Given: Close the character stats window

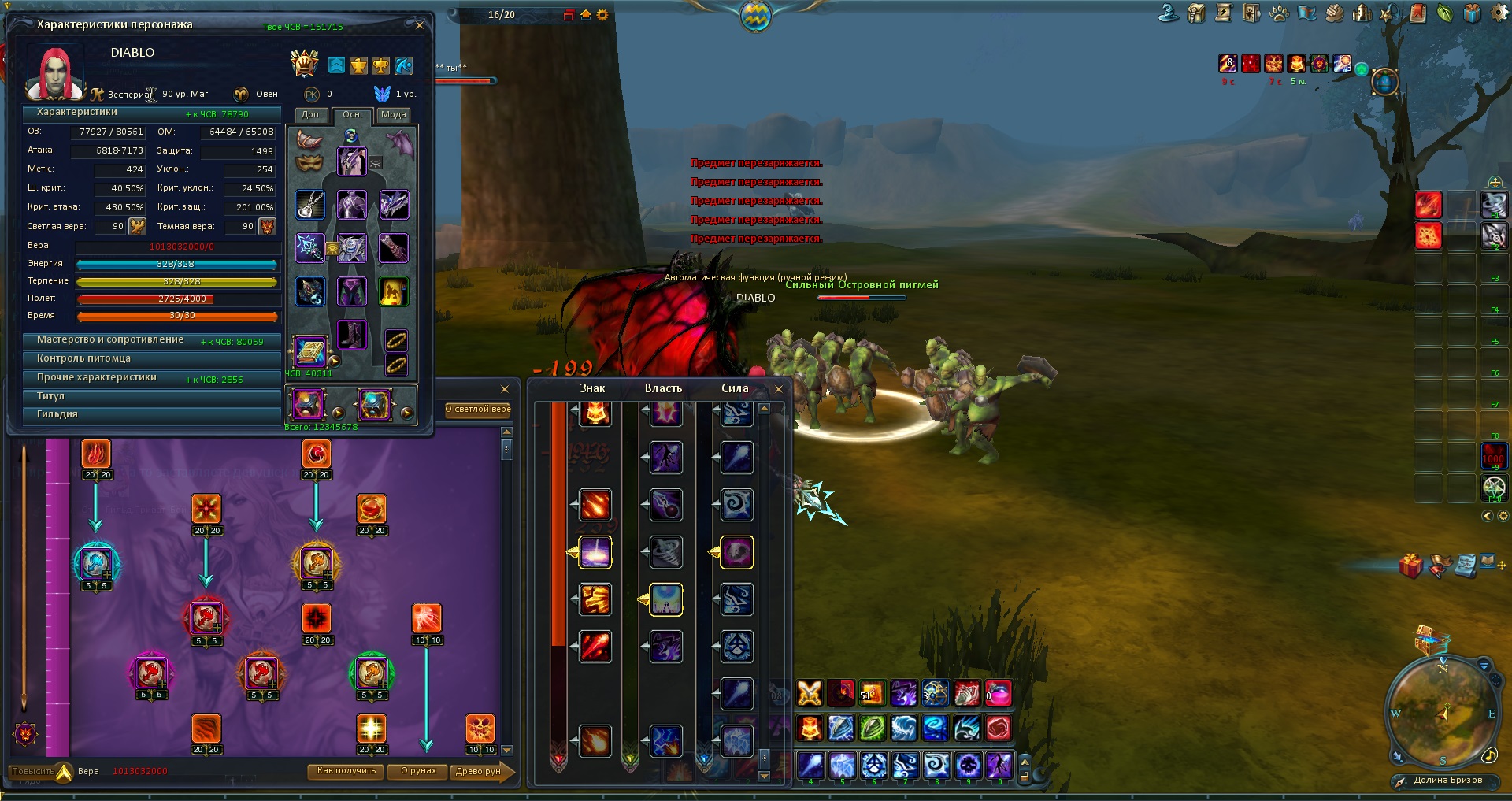Looking at the screenshot, I should 420,25.
